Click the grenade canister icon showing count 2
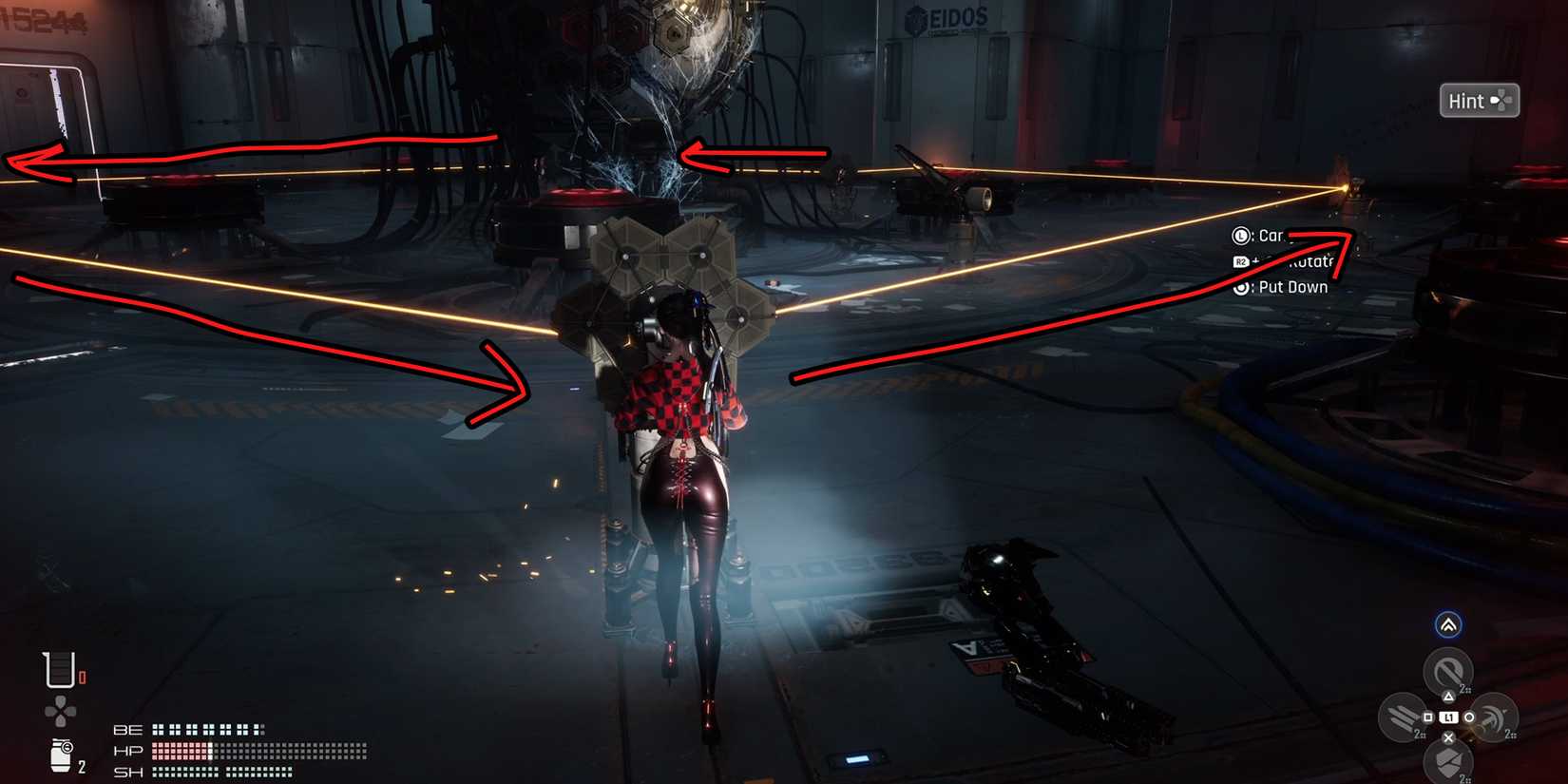Screen dimensions: 1568x784 61,755
